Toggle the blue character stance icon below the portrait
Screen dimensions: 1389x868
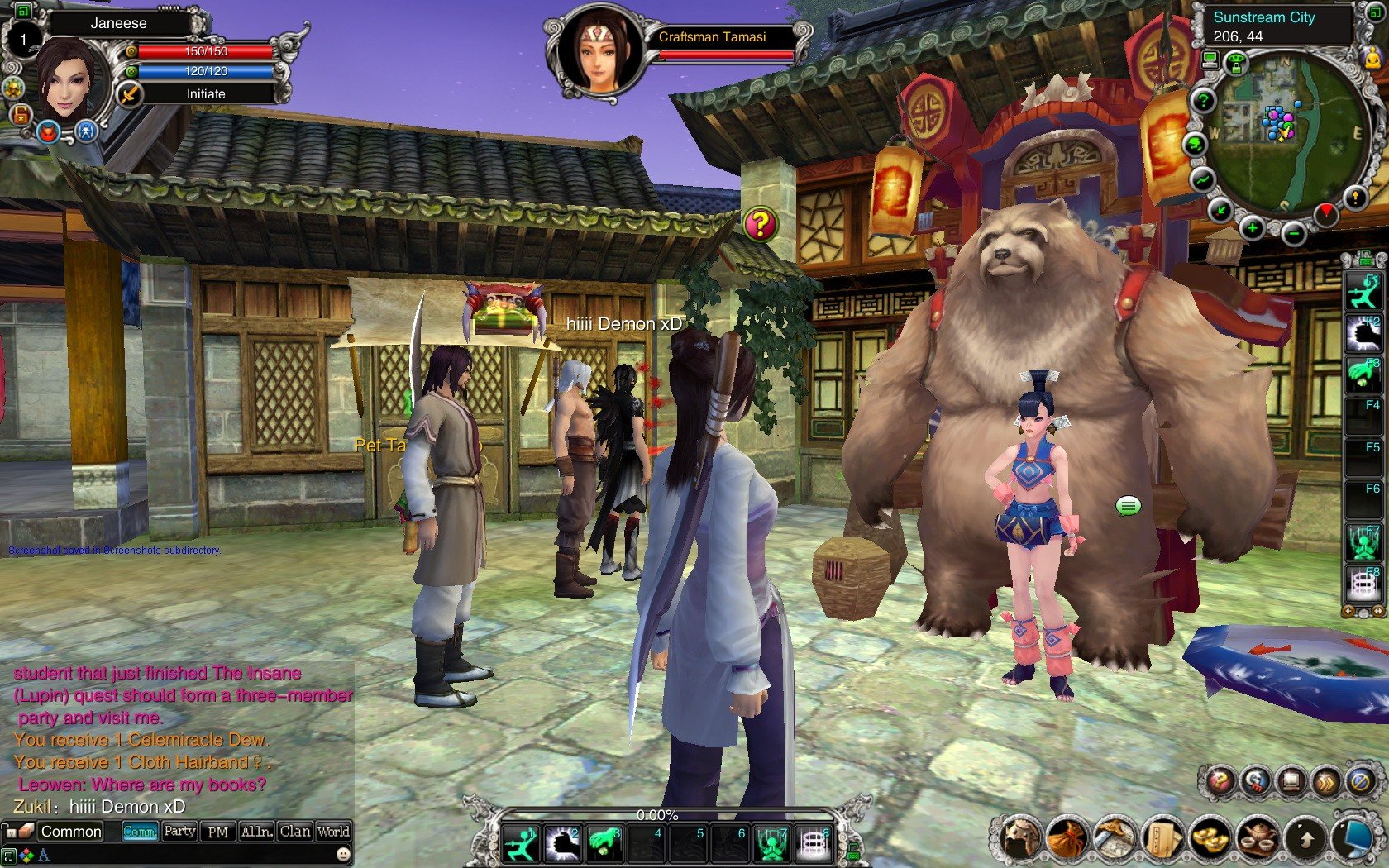click(x=86, y=132)
